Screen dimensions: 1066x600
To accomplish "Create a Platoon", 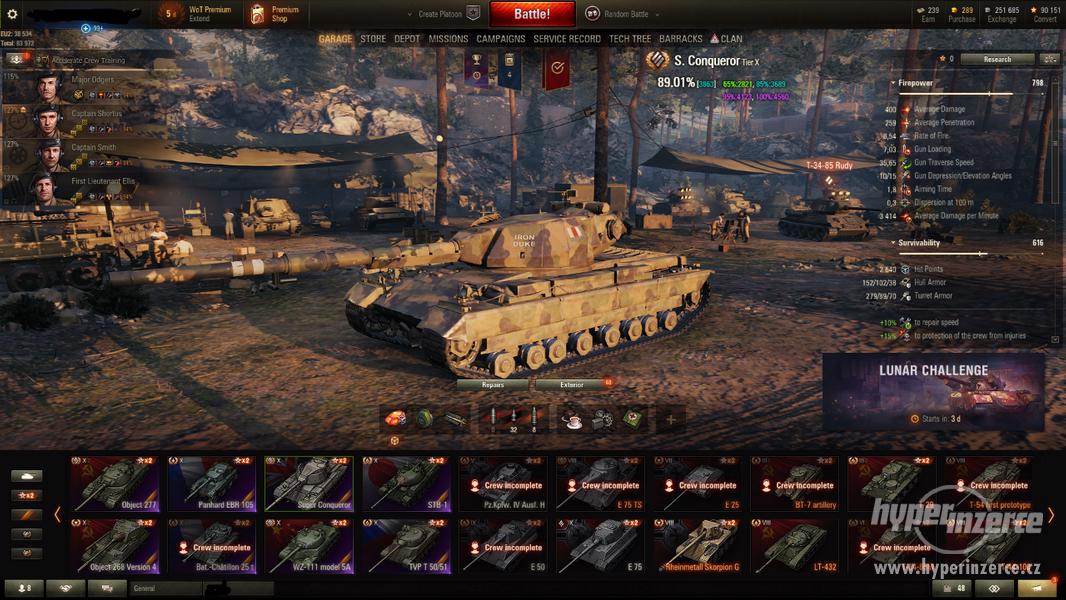I will (442, 14).
